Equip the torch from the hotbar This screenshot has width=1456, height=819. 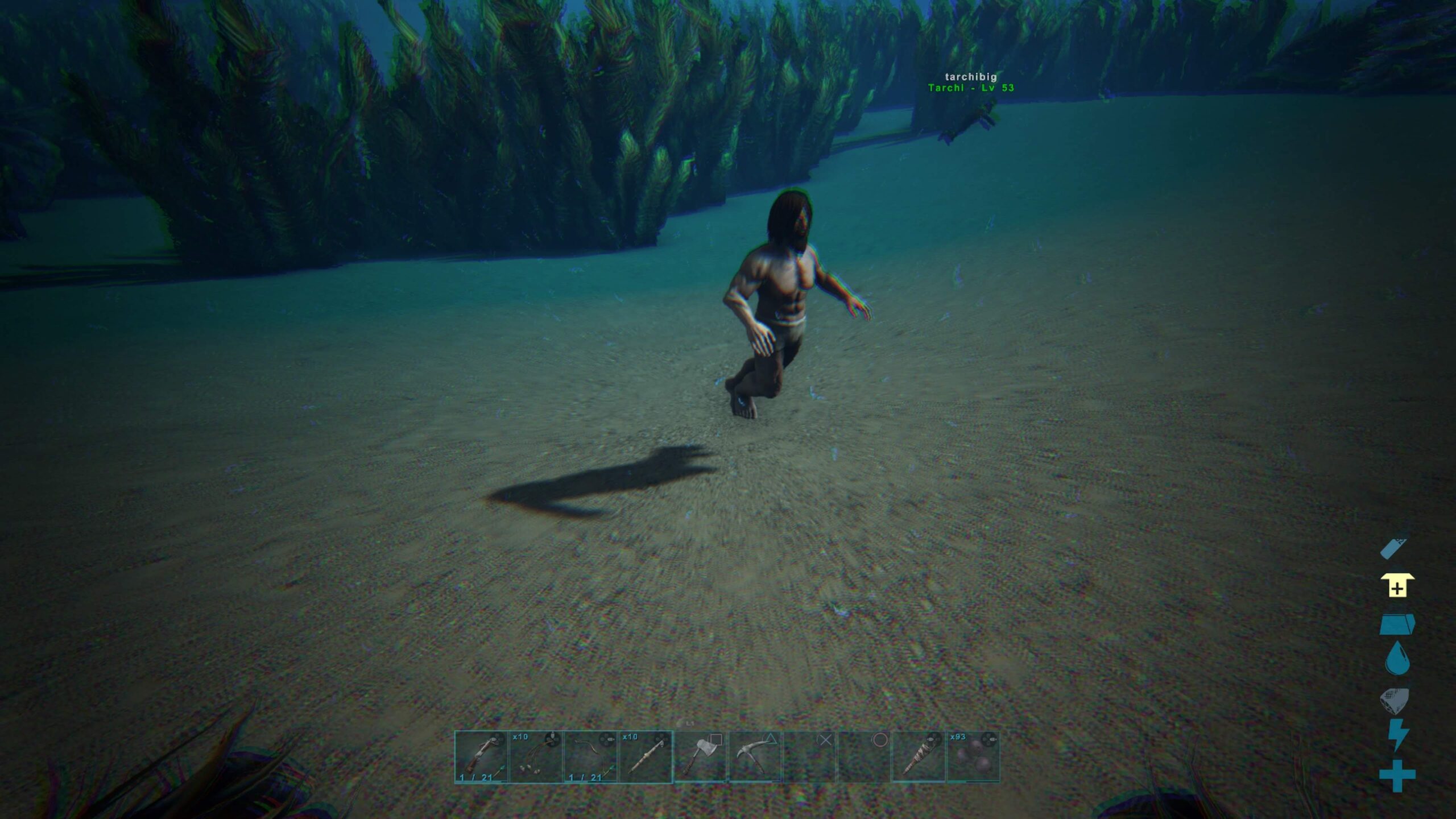tap(919, 757)
